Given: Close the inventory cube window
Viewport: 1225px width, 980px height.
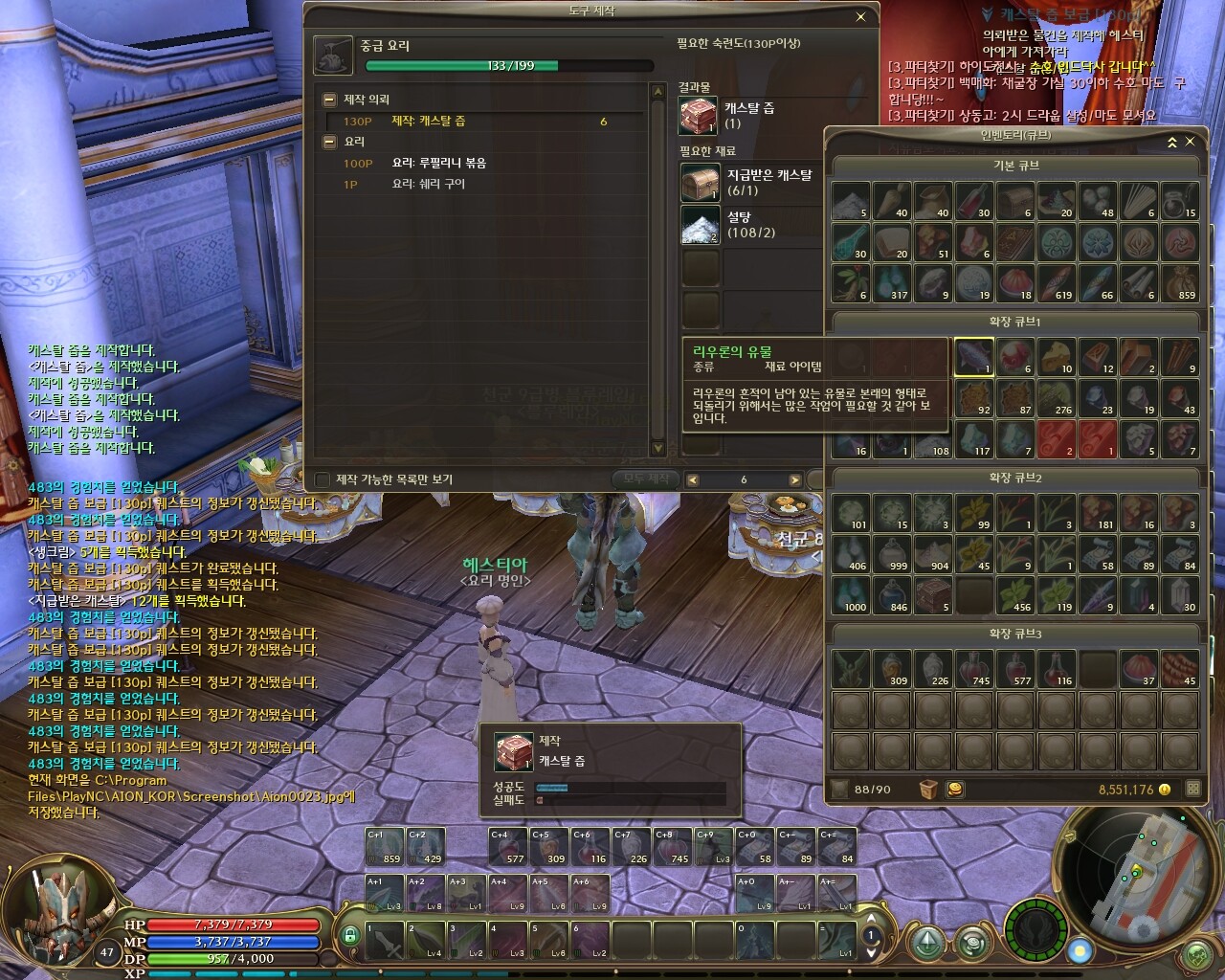Looking at the screenshot, I should tap(1190, 142).
